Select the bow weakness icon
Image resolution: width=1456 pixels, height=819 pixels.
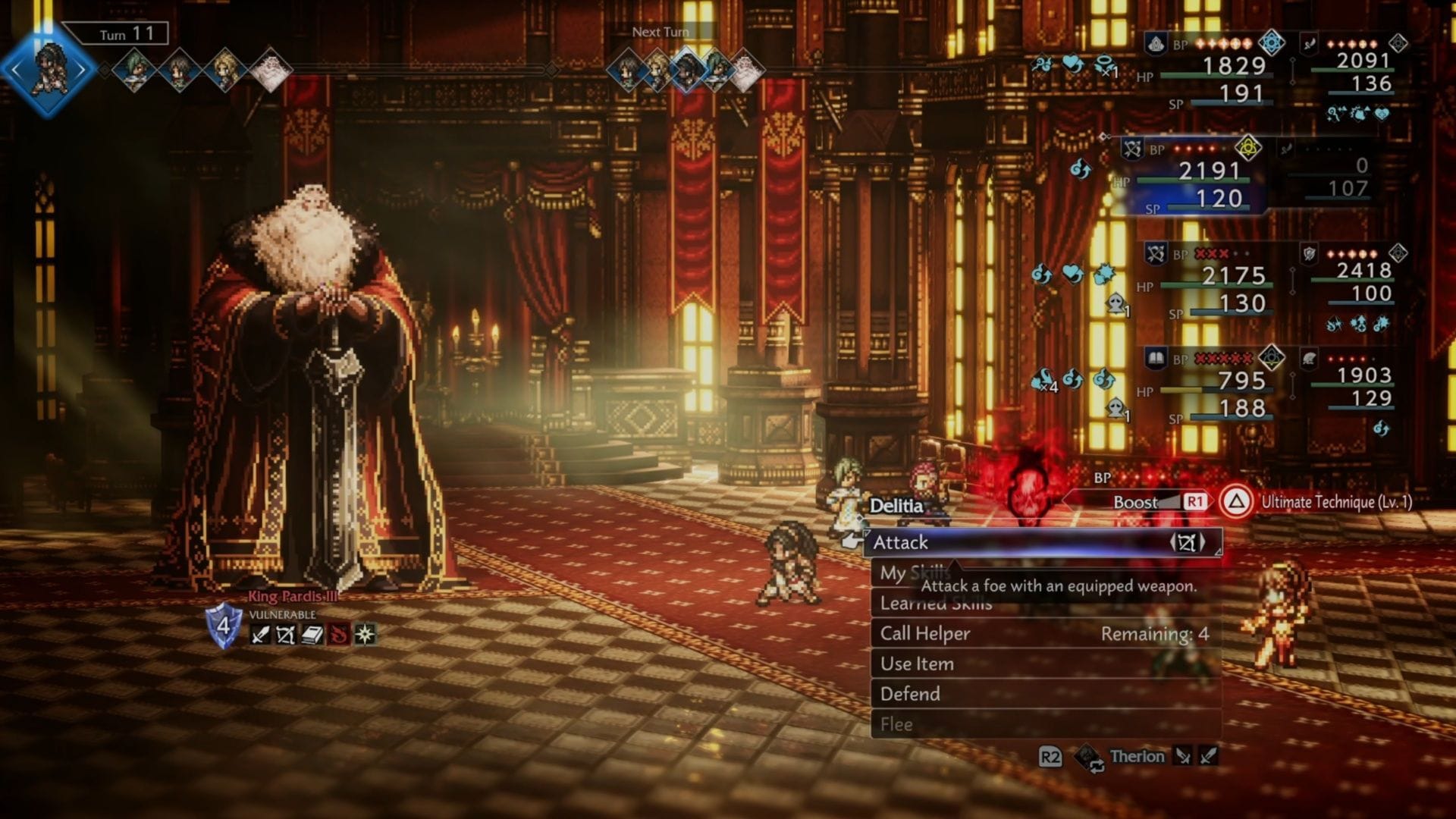point(286,635)
